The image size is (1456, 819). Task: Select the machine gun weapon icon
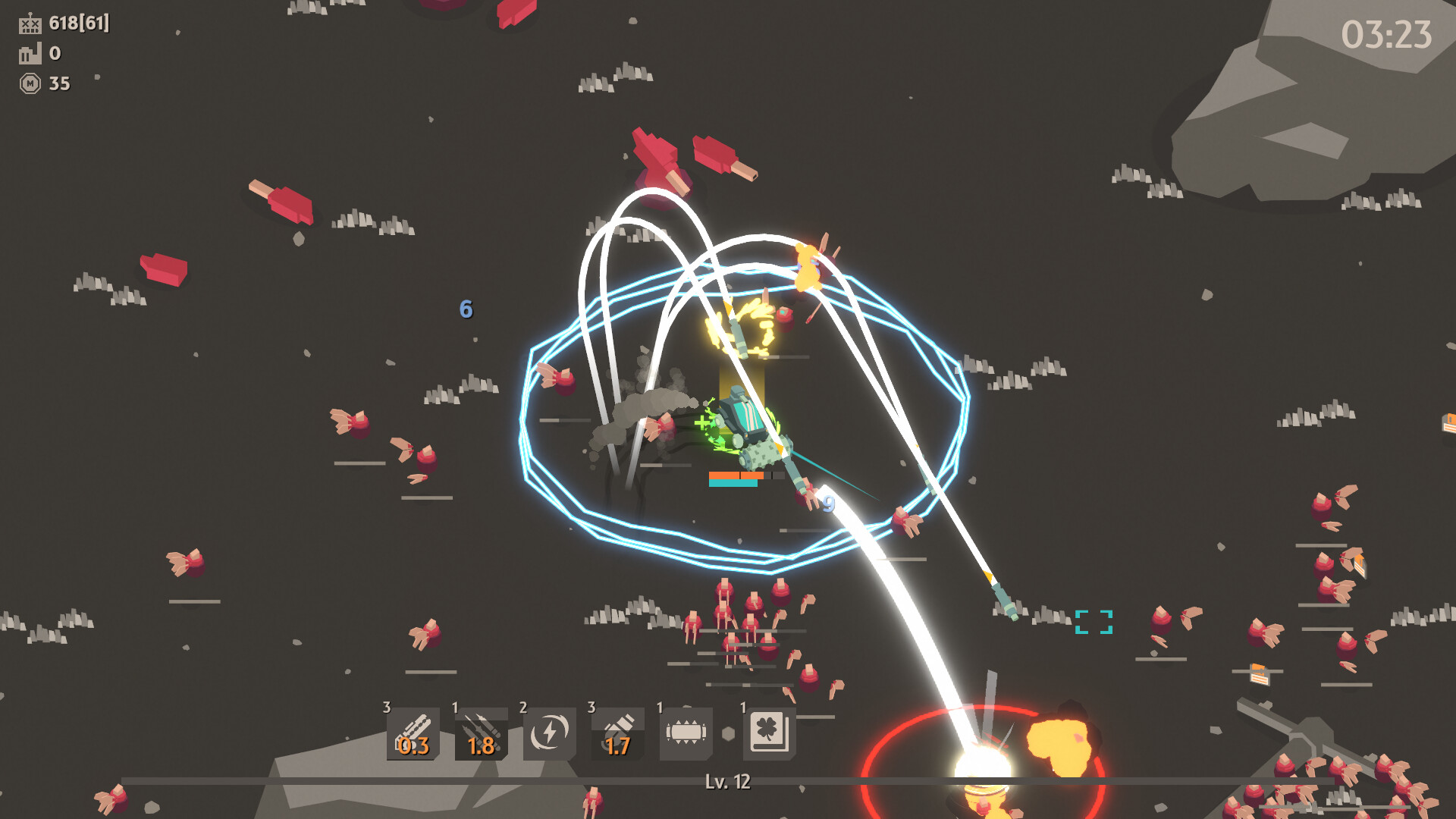(x=413, y=733)
